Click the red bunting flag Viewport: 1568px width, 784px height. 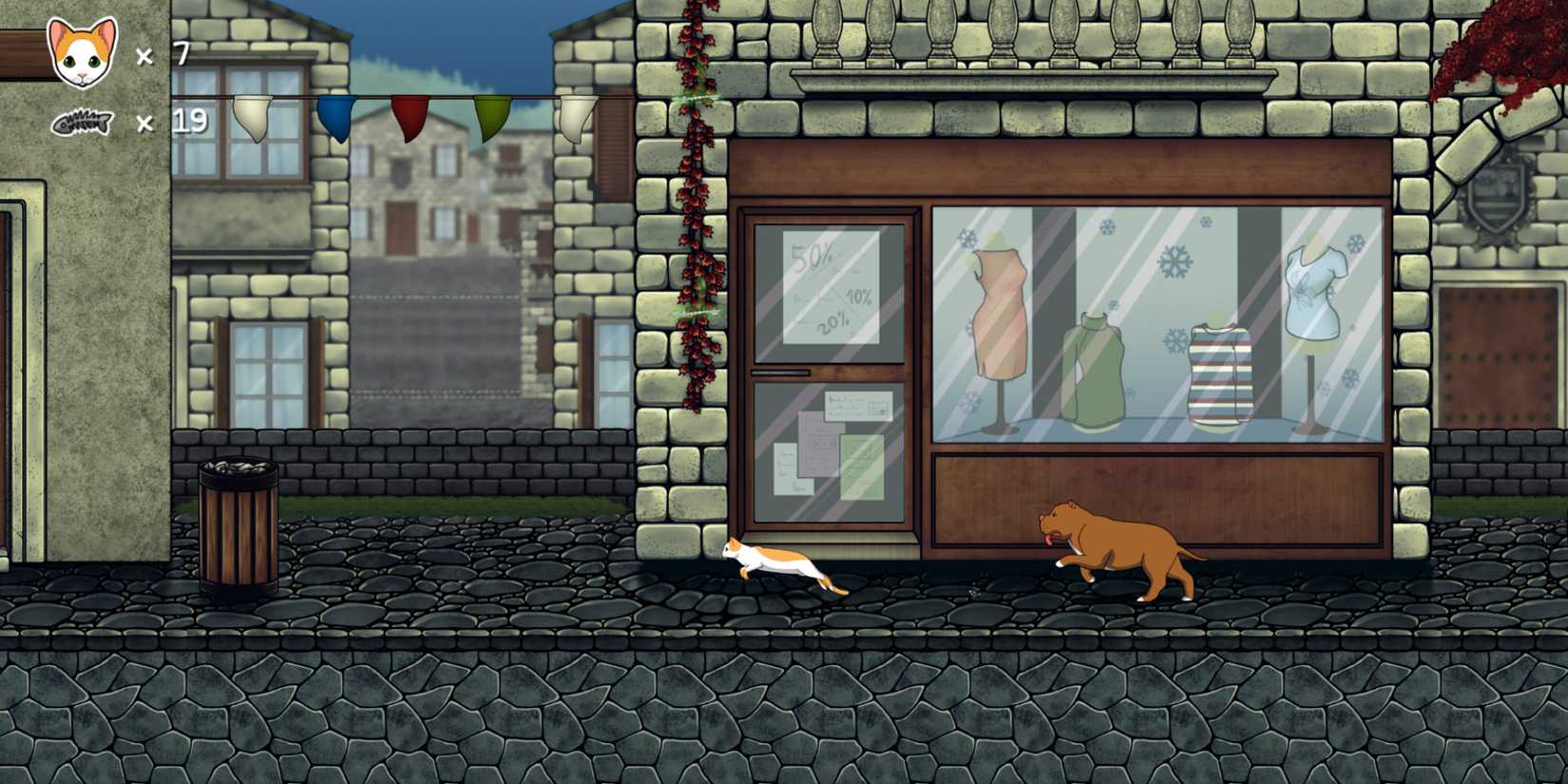[x=409, y=114]
